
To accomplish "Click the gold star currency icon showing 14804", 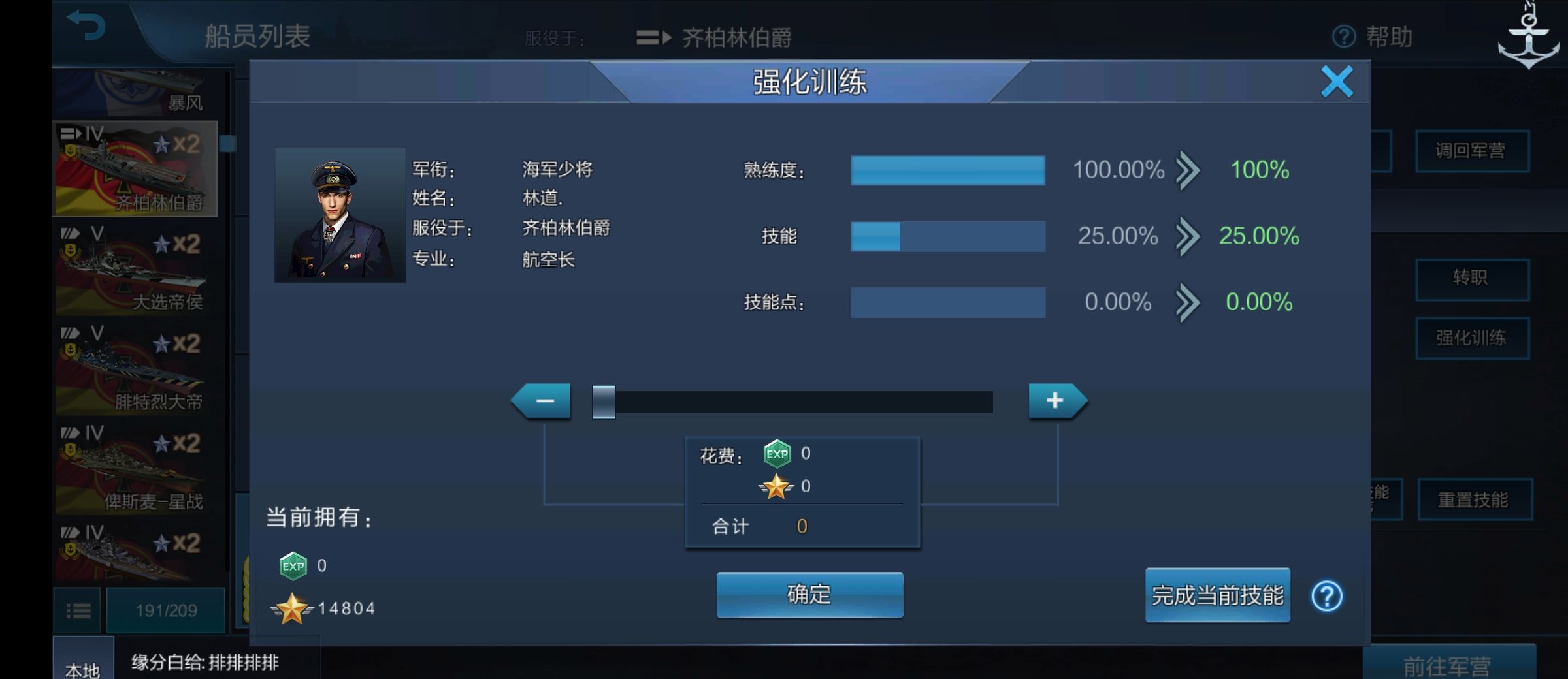I will (293, 608).
